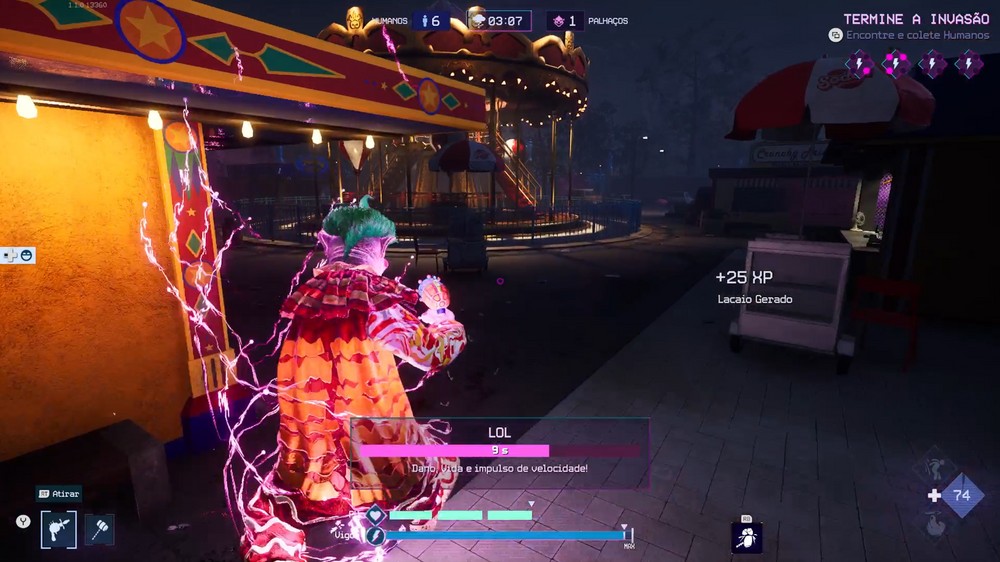Viewport: 1000px width, 562px height.
Task: Click the dimmed walking figure ability diamond
Action: (x=934, y=466)
